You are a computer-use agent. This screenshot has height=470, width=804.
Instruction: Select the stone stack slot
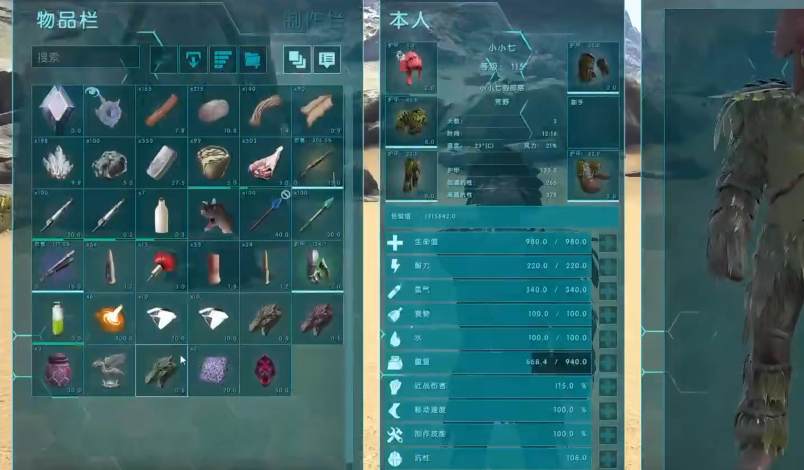click(213, 110)
